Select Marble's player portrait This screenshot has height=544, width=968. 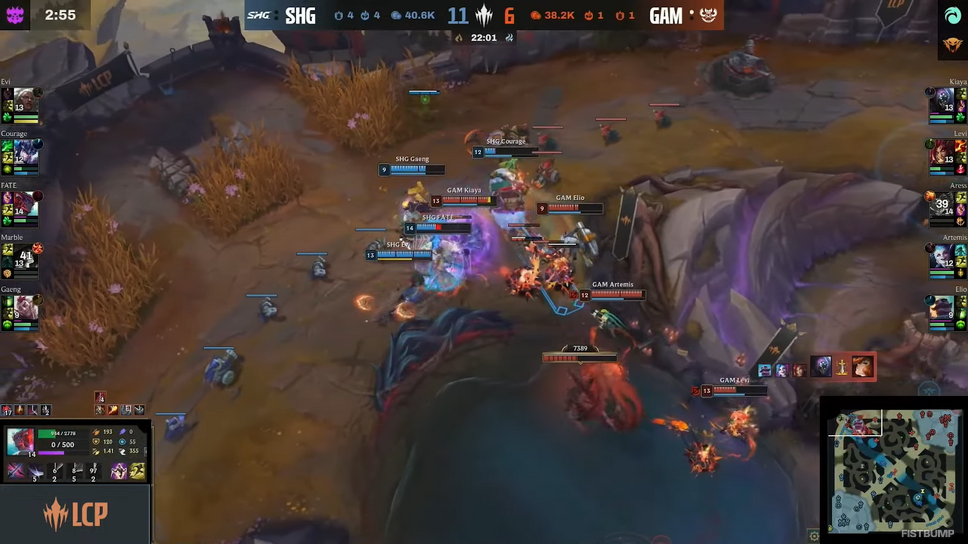point(25,257)
